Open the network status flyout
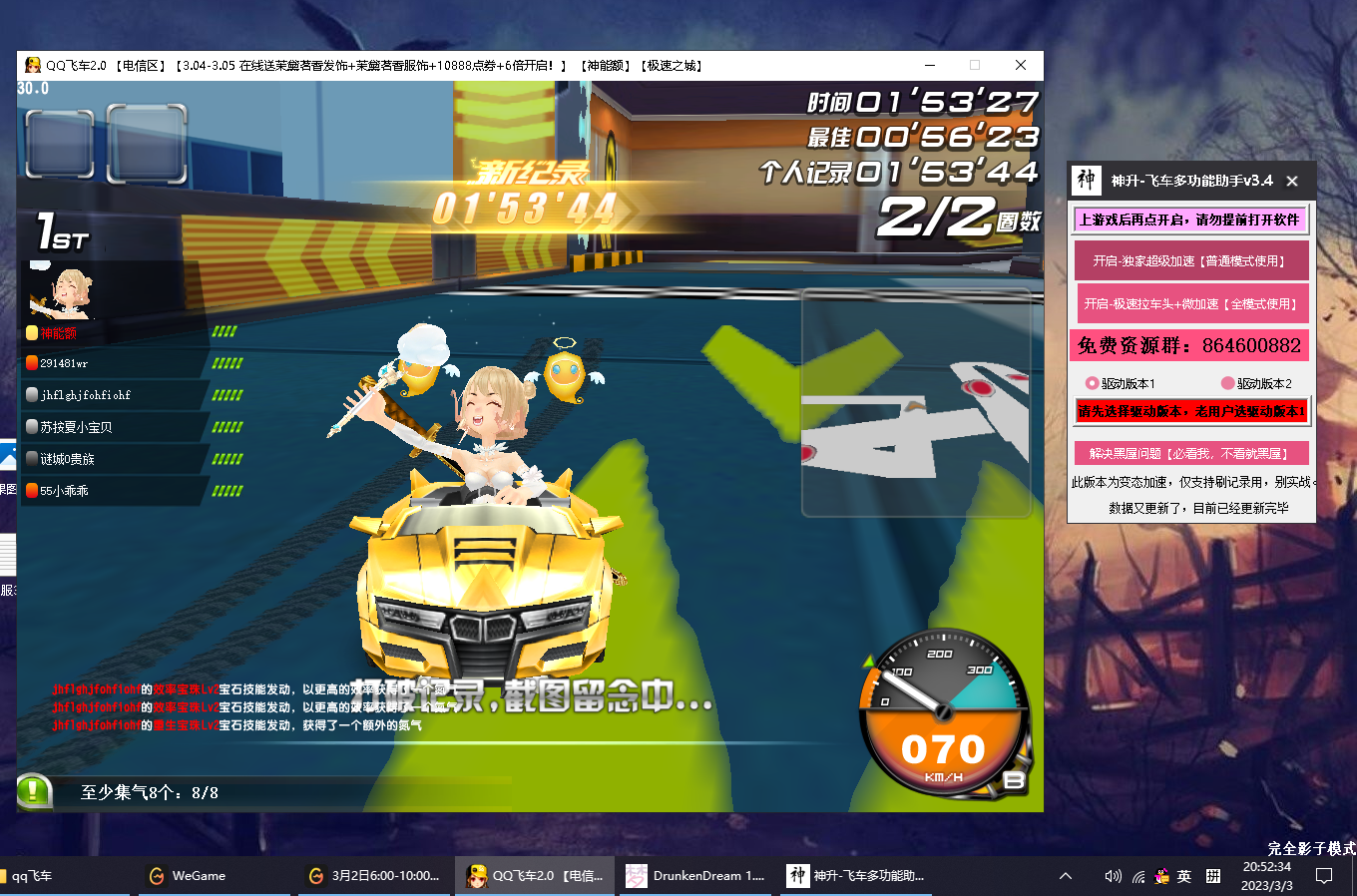 pos(1138,875)
